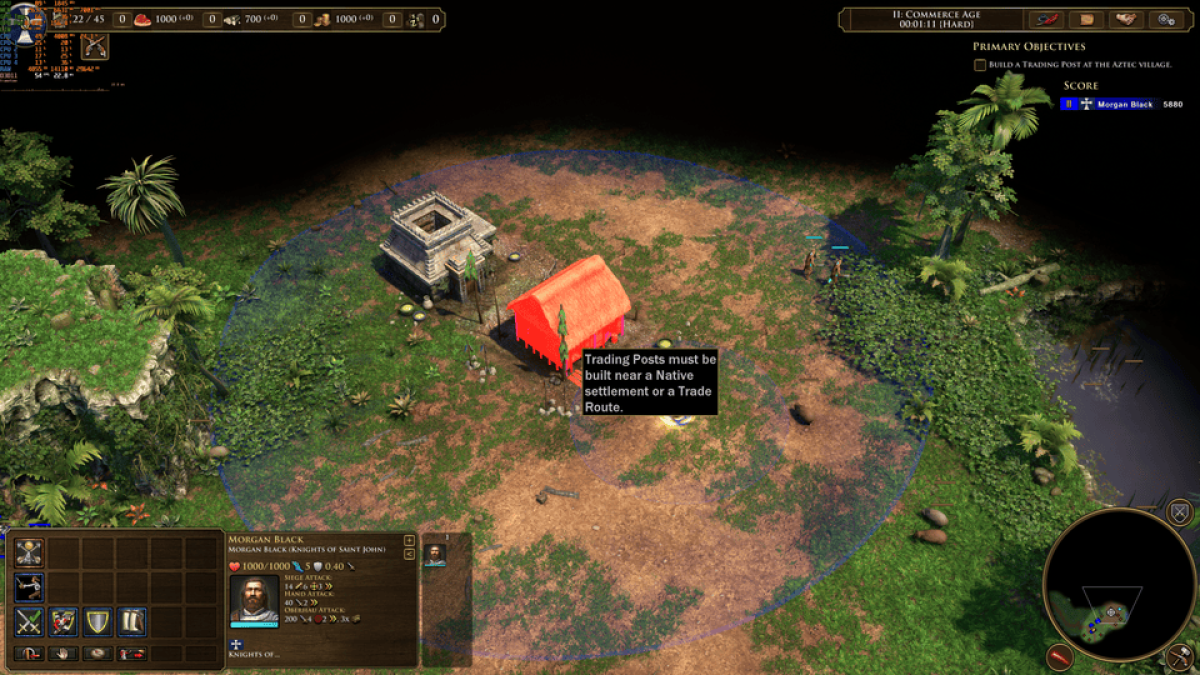The width and height of the screenshot is (1200, 675).
Task: Tick the Aztec village trading post objective
Action: [x=980, y=65]
